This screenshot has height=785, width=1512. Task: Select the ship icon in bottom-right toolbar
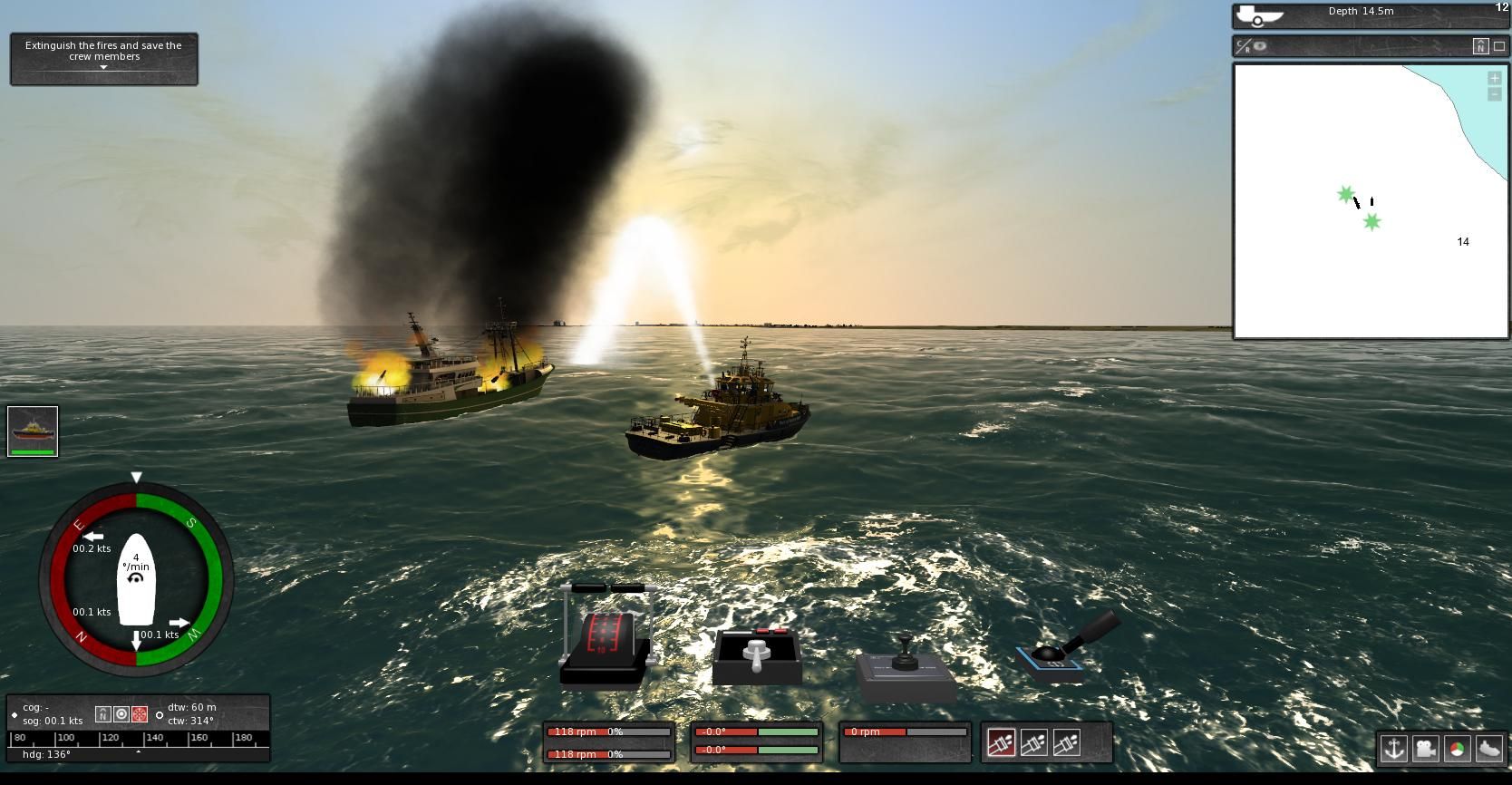[1489, 748]
